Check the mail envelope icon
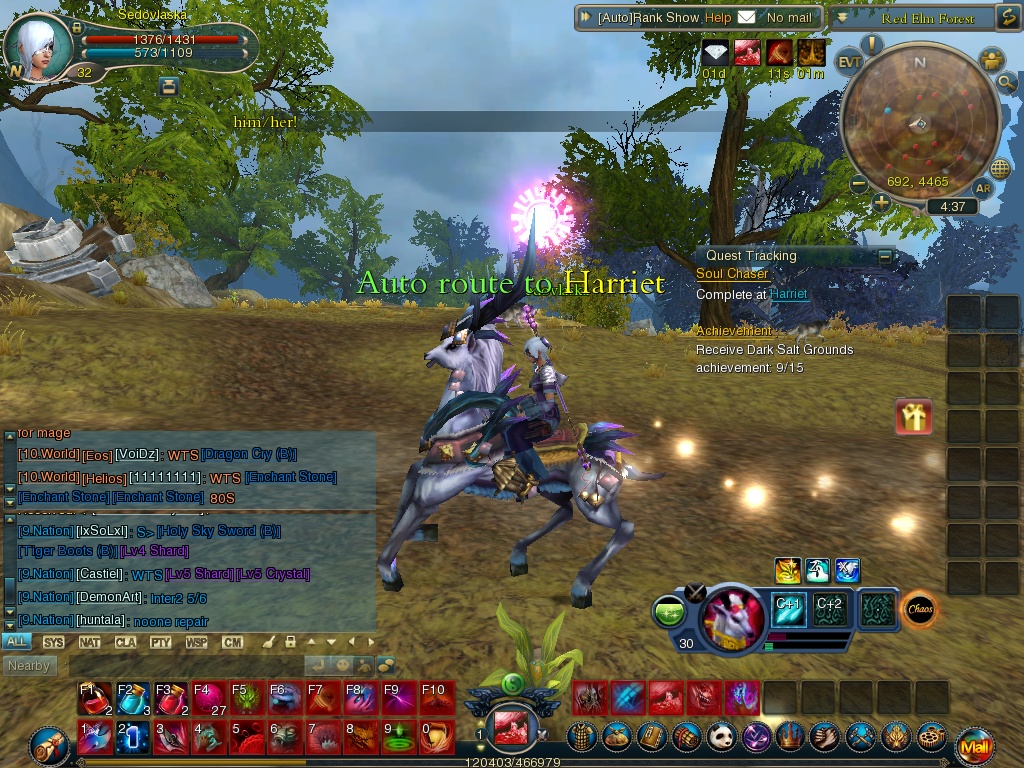This screenshot has height=768, width=1024. [746, 18]
